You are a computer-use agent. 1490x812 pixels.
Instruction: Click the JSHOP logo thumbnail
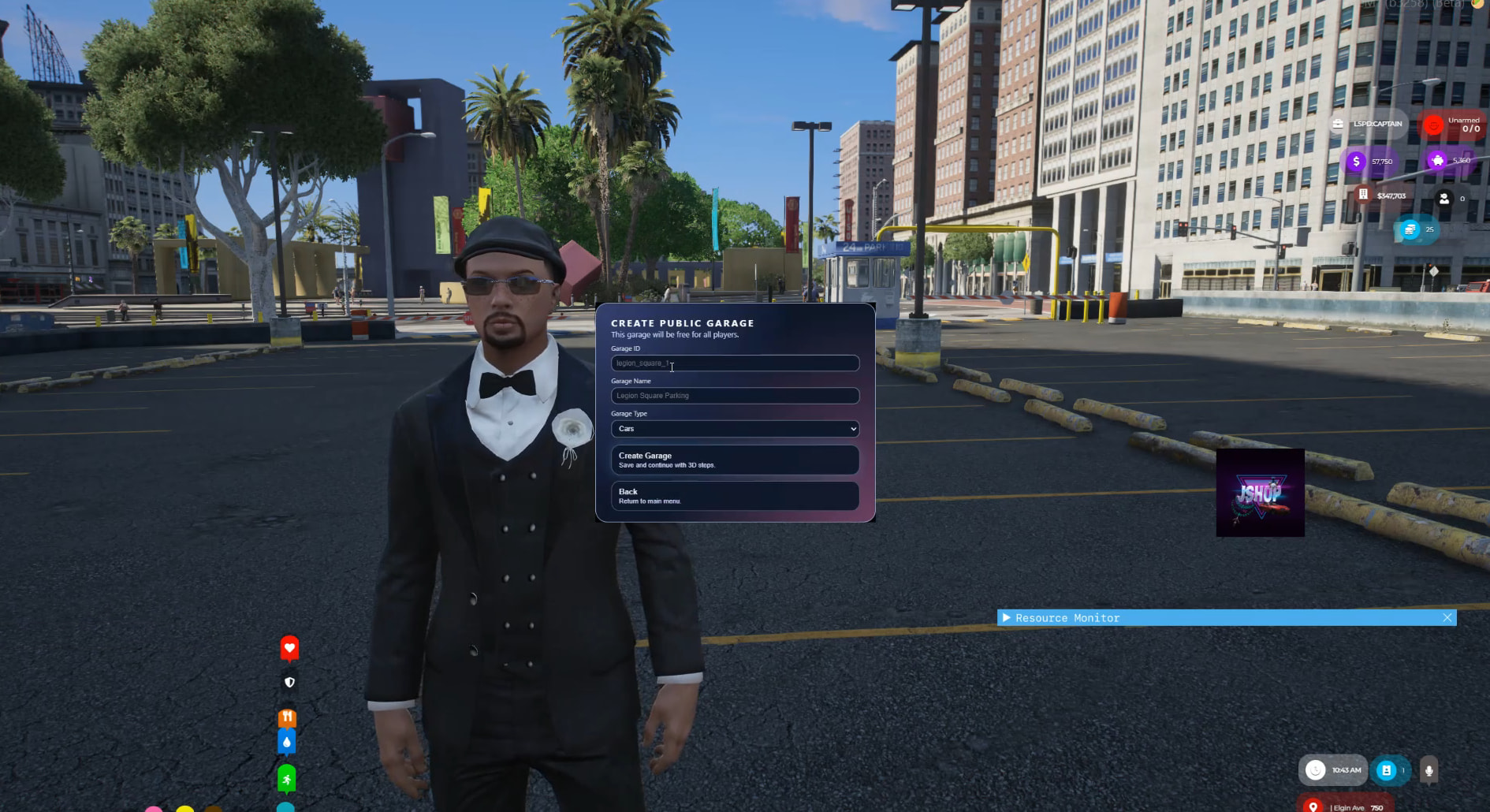pos(1260,494)
